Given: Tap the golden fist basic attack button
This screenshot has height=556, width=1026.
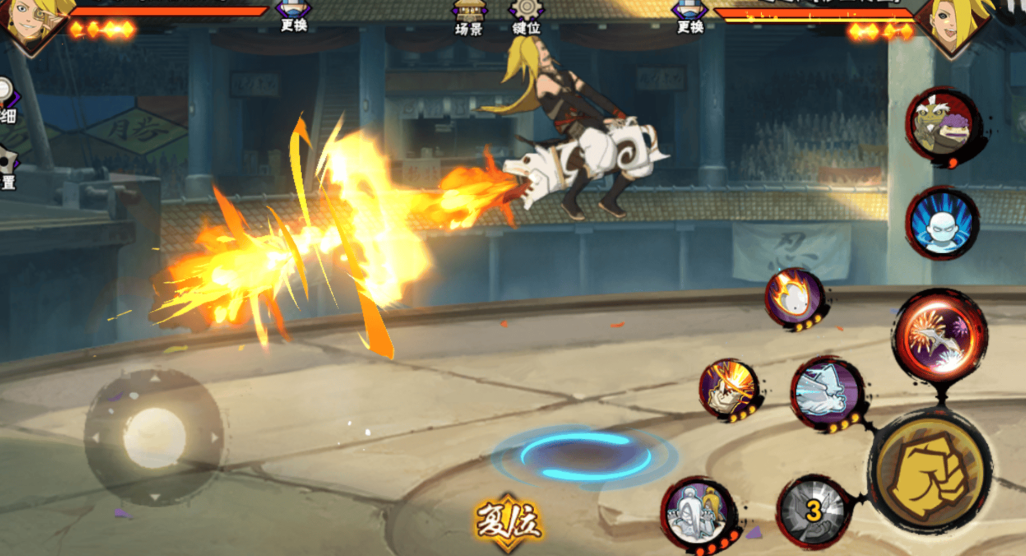Looking at the screenshot, I should tap(929, 473).
